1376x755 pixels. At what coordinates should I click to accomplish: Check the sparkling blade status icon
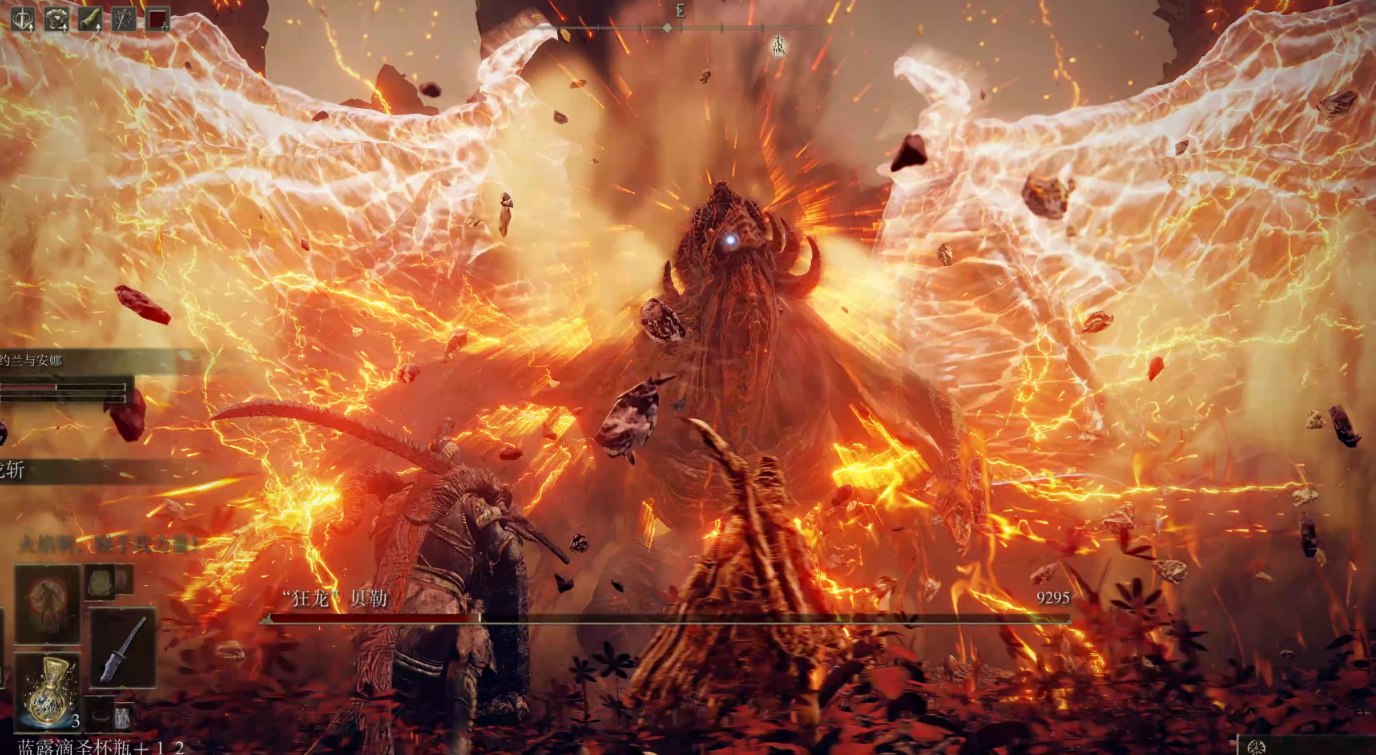(x=124, y=19)
